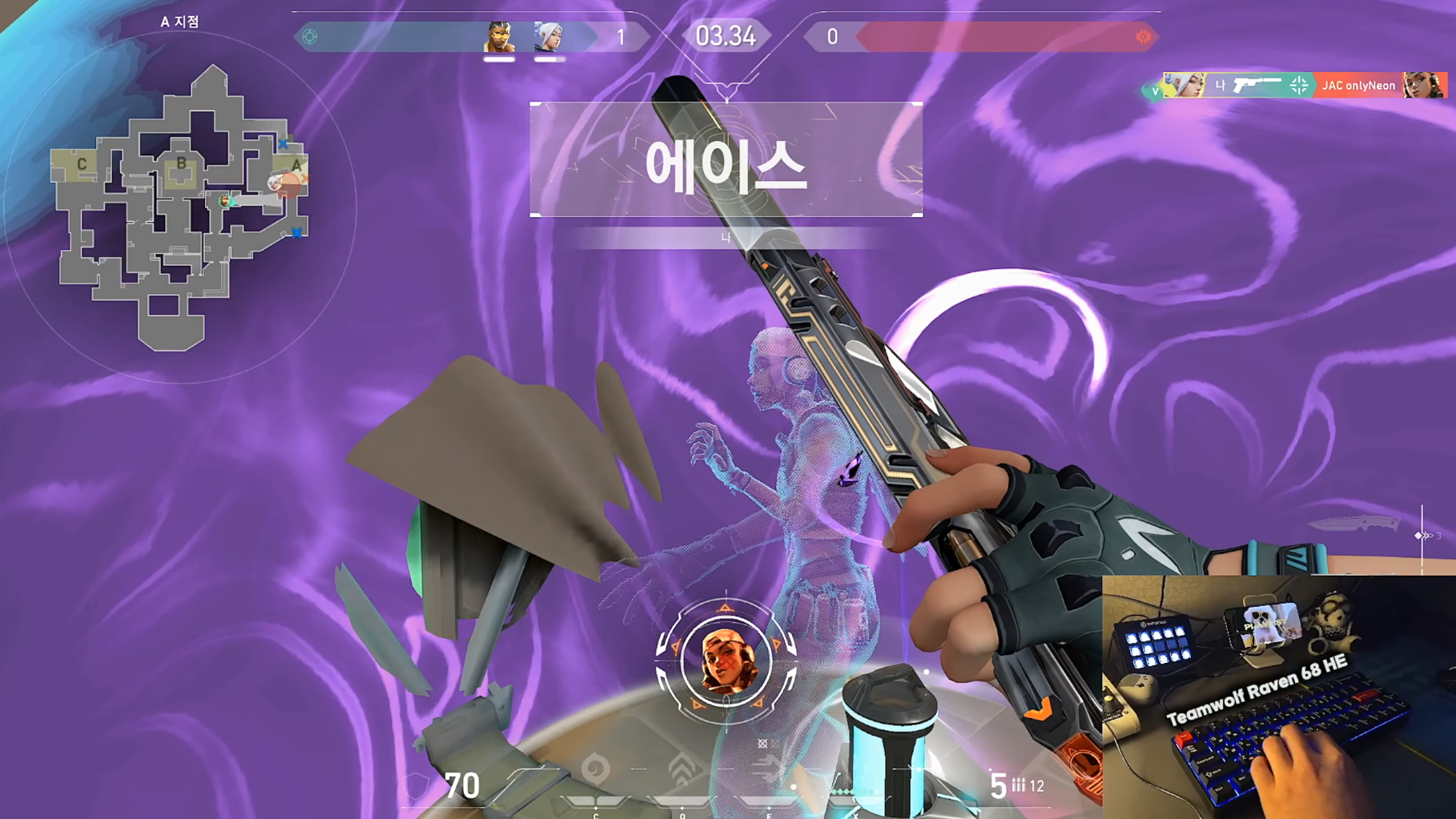
Task: Click the agent portrait in the kill emblem
Action: click(x=726, y=661)
